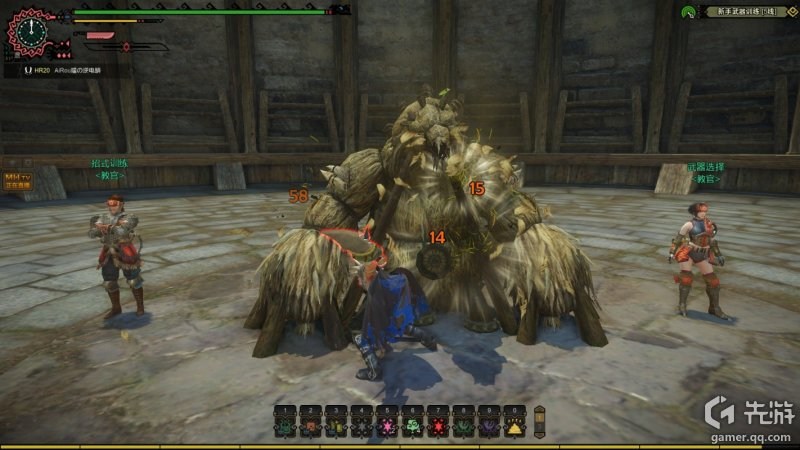Open the 新手武器训练 quest label
800x450 pixels.
tap(740, 12)
